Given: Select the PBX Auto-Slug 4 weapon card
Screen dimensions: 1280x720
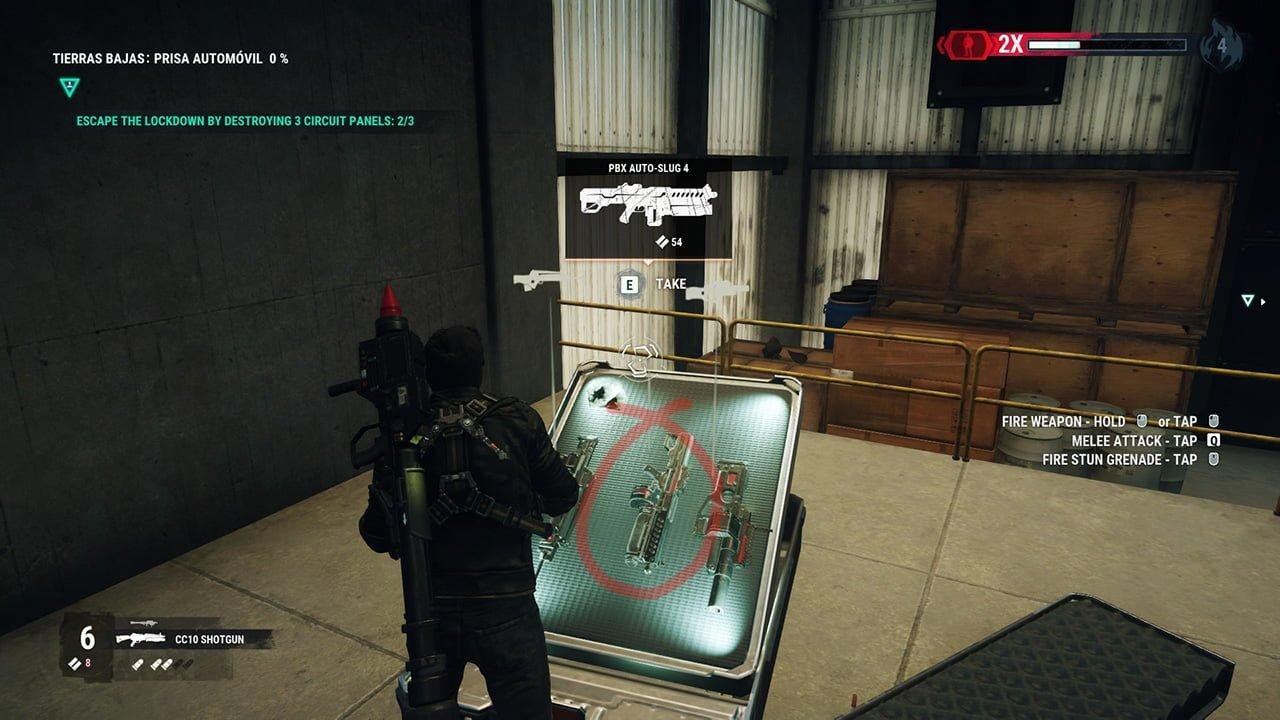Looking at the screenshot, I should pyautogui.click(x=648, y=207).
